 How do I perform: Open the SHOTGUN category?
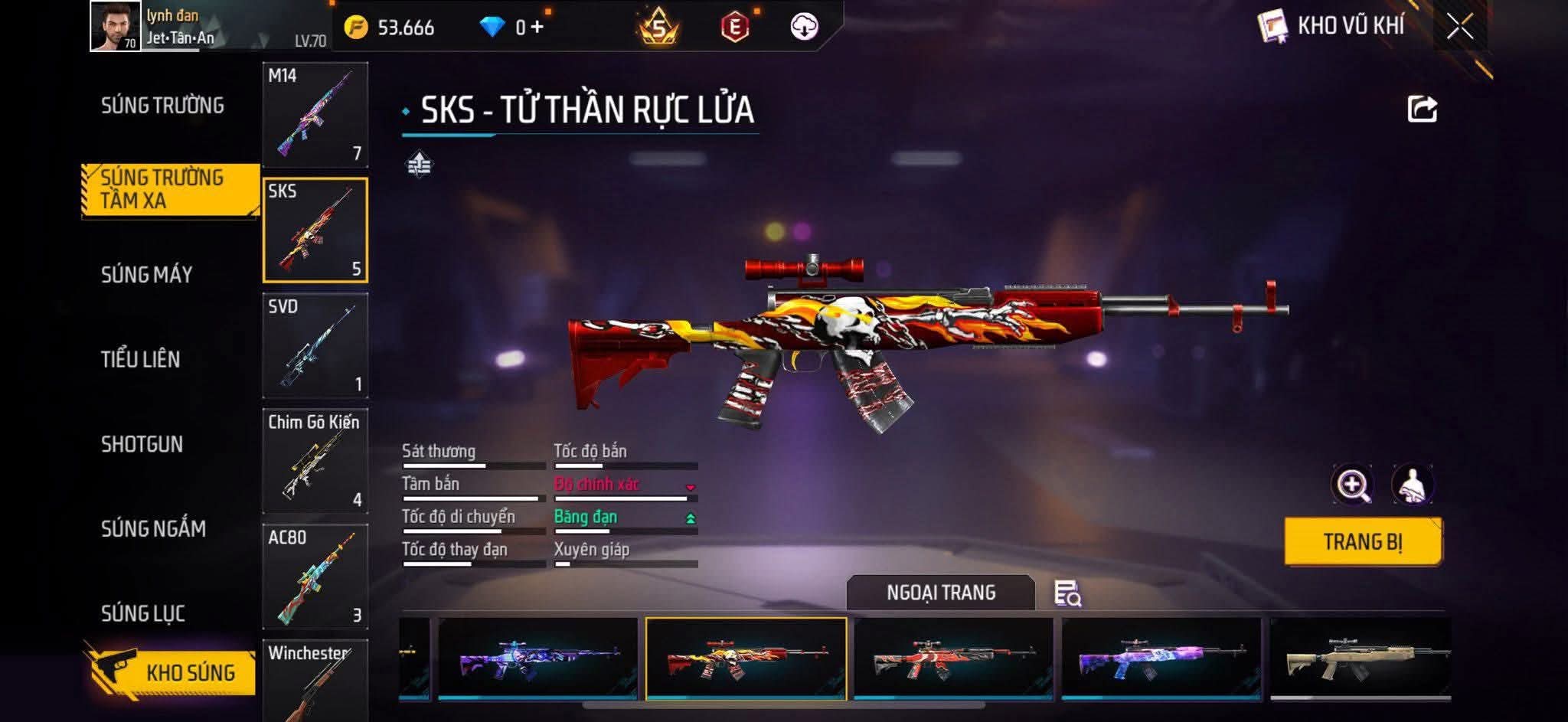click(142, 444)
